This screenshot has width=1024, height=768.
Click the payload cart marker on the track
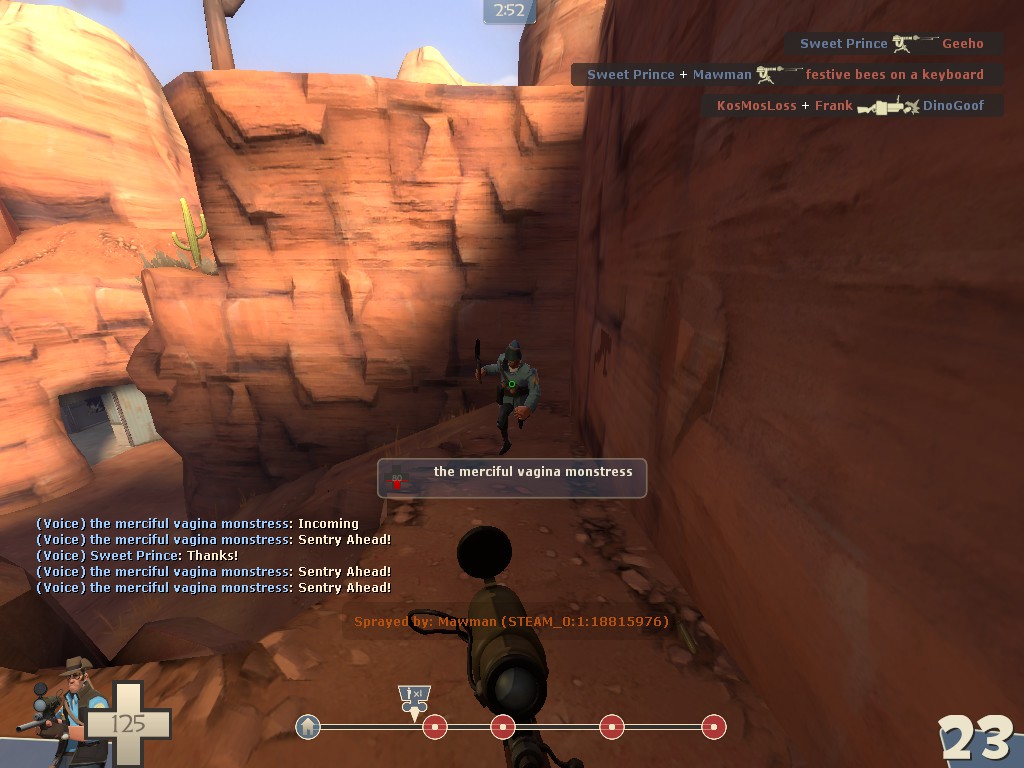412,699
